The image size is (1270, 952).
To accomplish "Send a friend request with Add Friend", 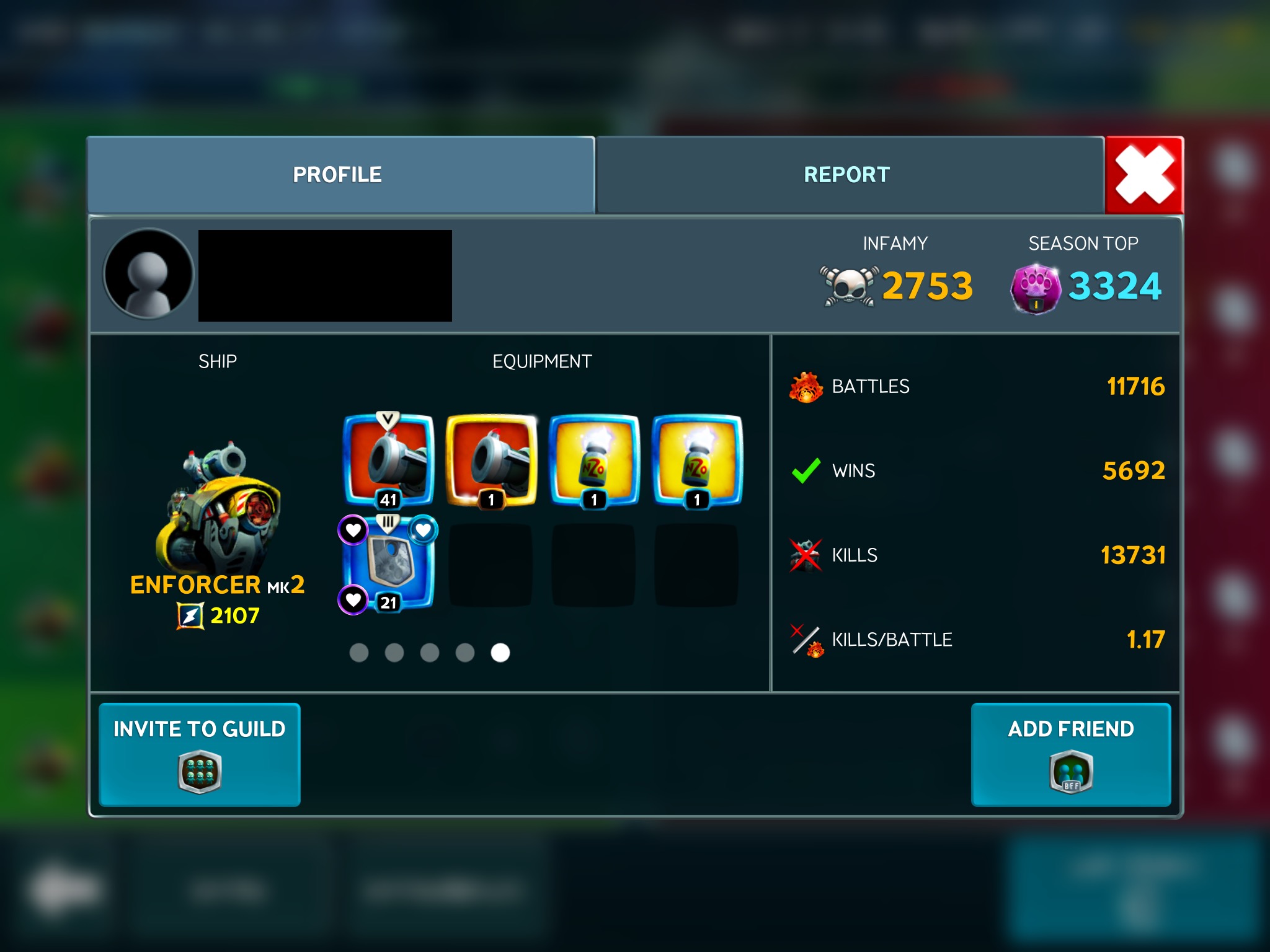I will [x=1070, y=754].
